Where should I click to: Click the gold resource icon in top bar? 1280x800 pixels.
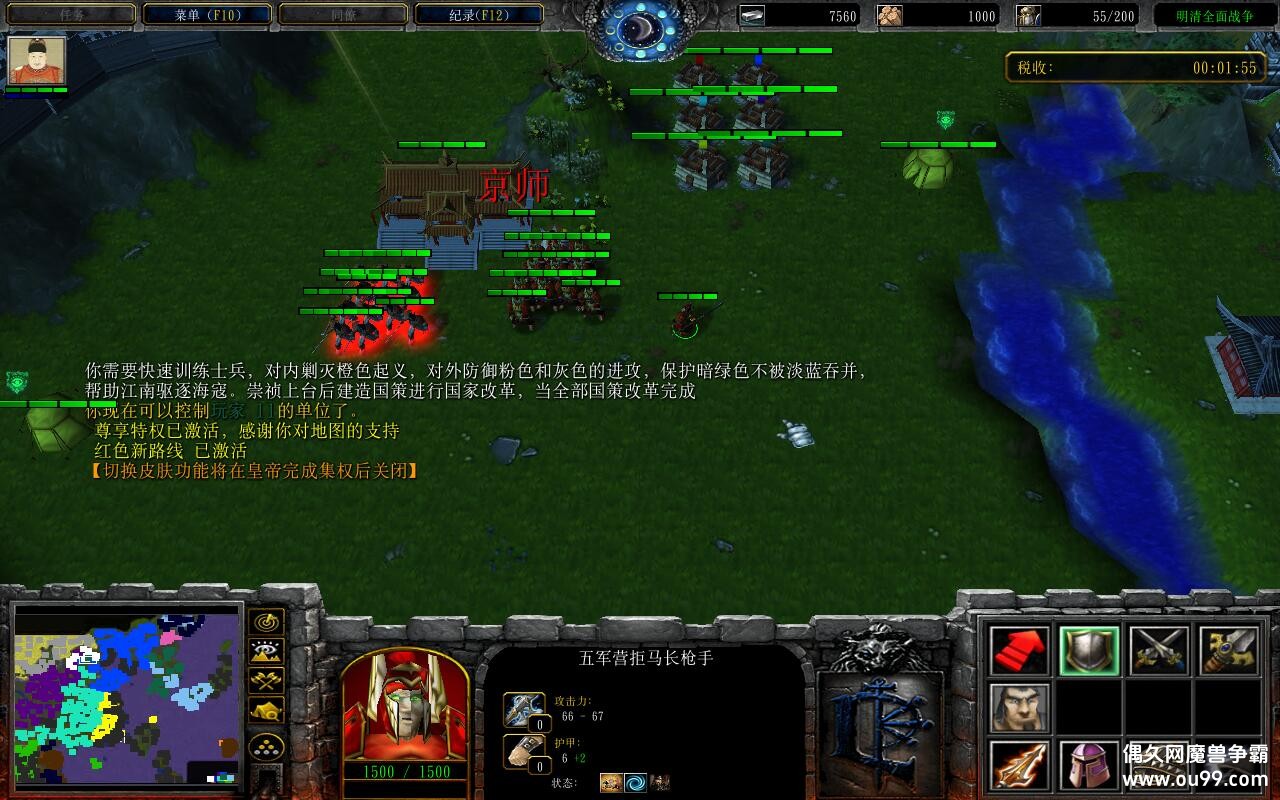tap(753, 16)
